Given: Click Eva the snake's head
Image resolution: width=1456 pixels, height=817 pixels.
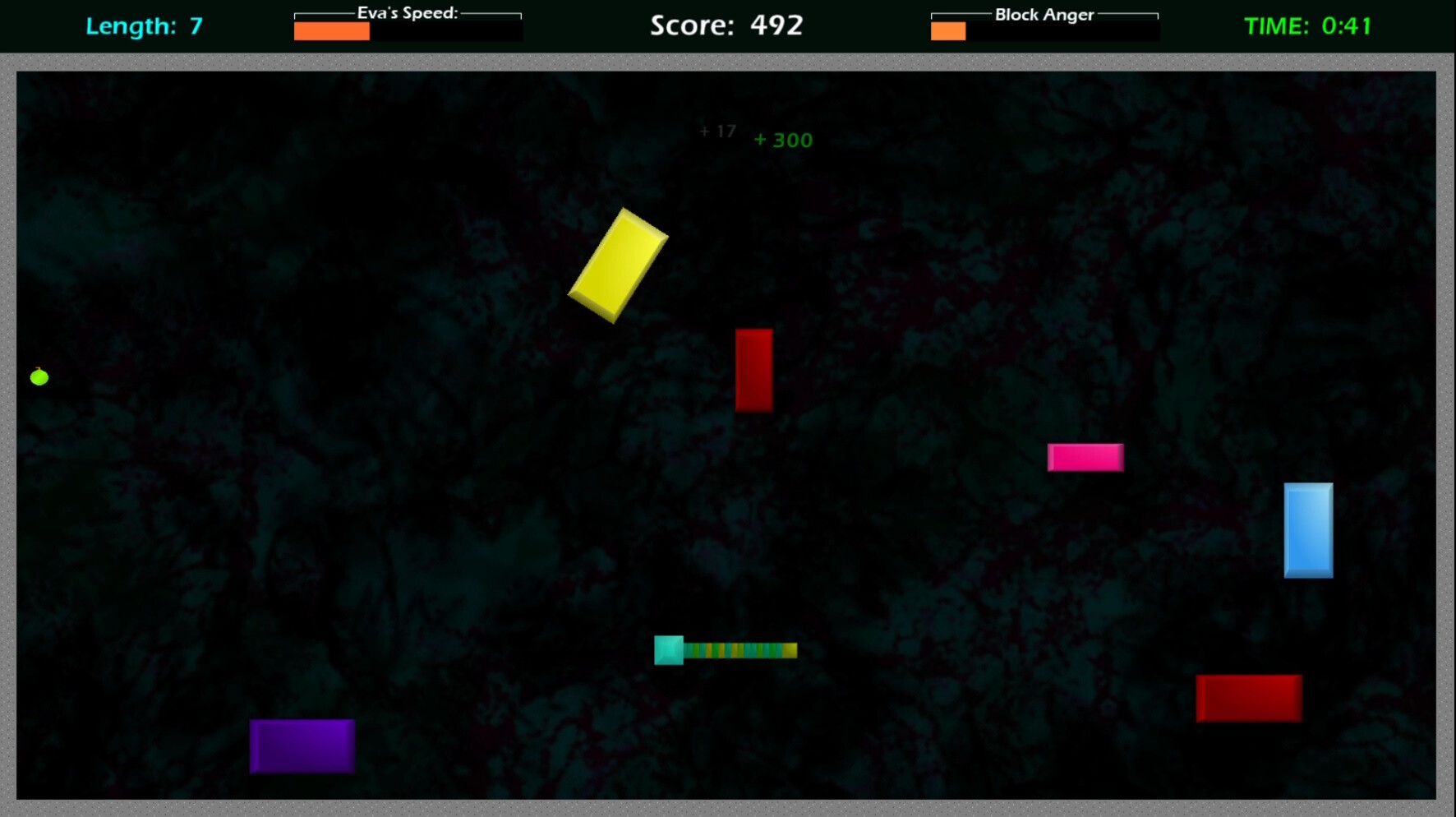Looking at the screenshot, I should (x=667, y=651).
